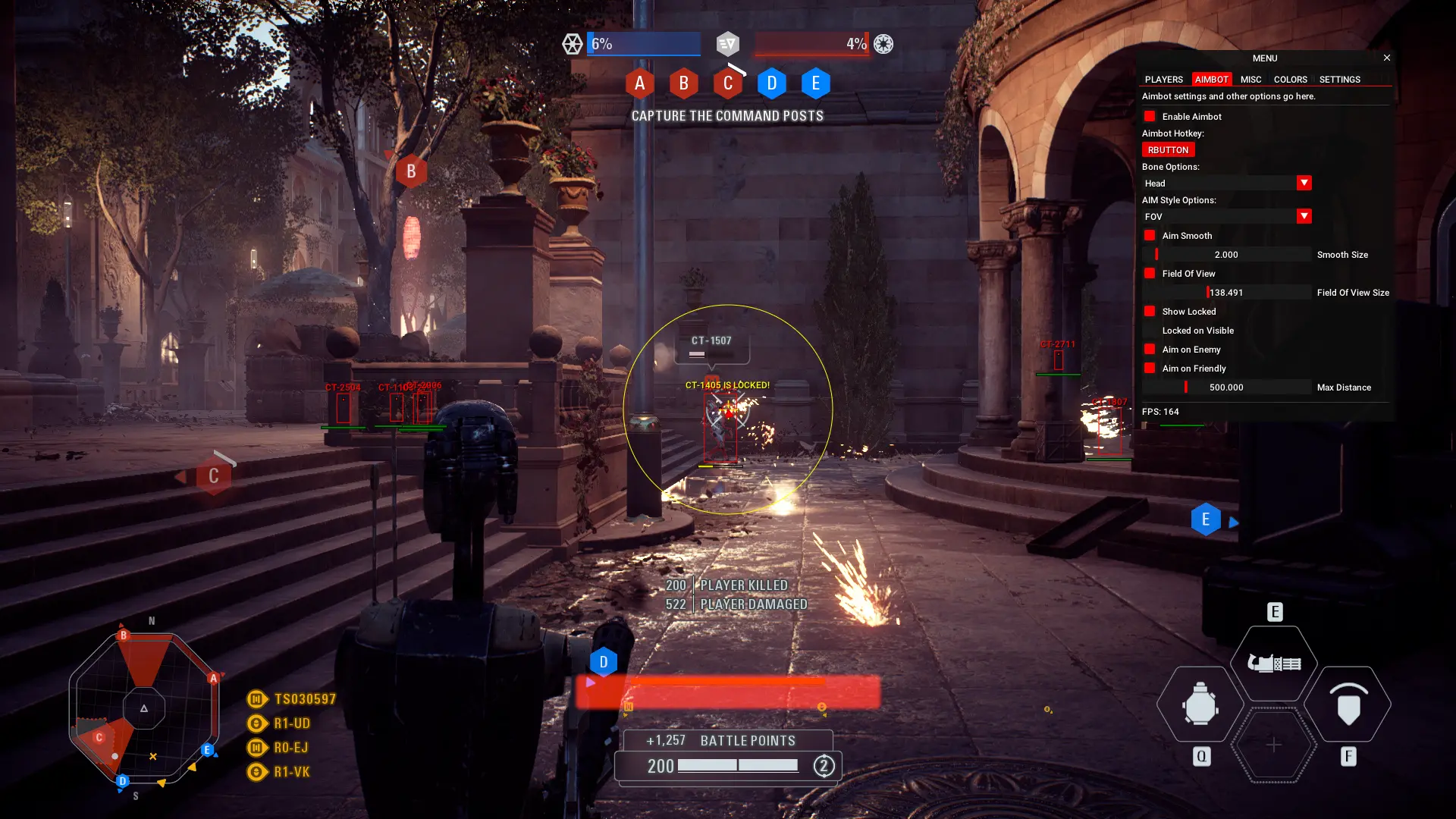Switch to the COLORS tab
This screenshot has height=819, width=1456.
(1290, 79)
